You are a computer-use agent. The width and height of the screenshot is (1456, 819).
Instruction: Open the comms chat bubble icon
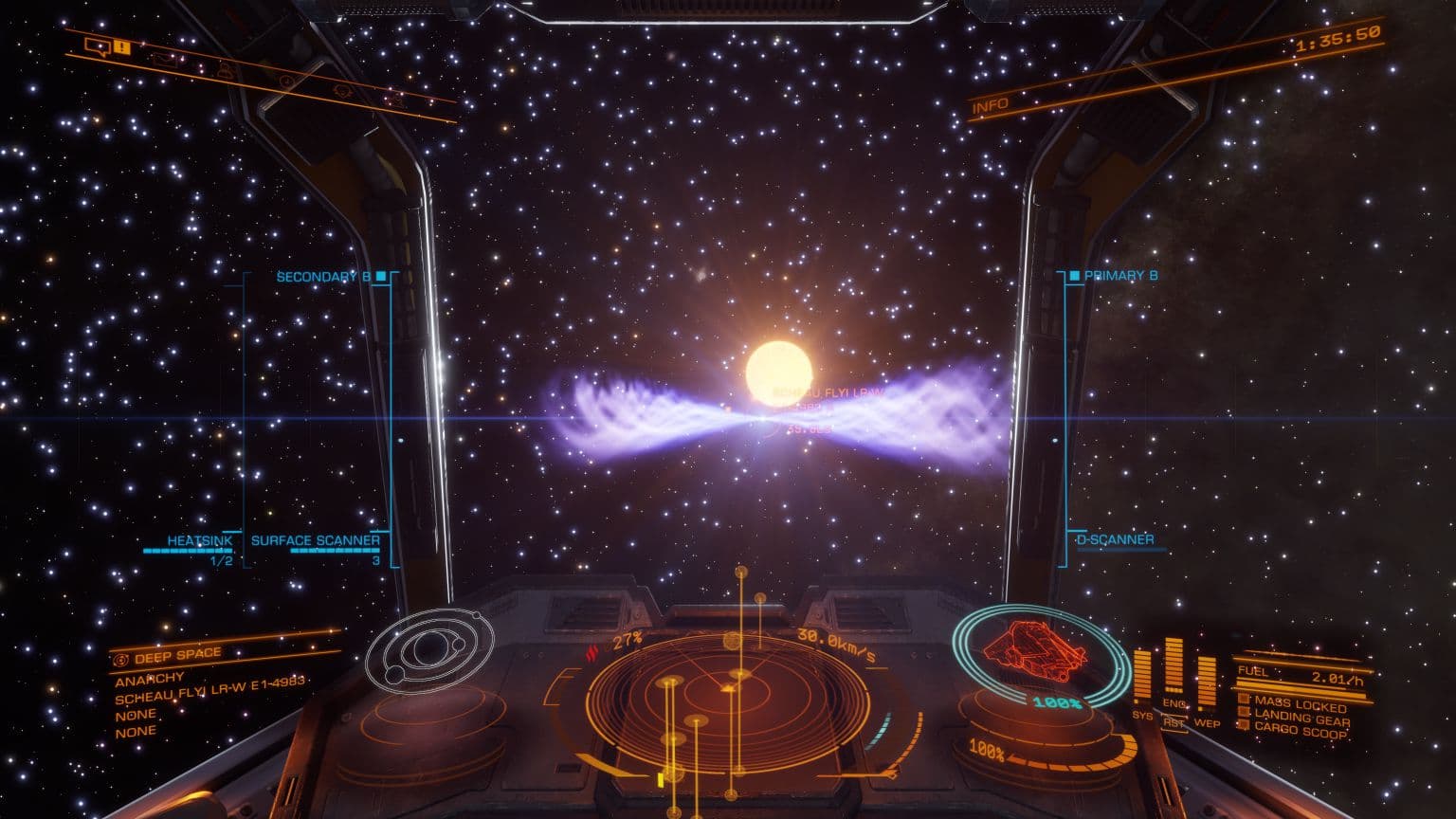[x=95, y=45]
